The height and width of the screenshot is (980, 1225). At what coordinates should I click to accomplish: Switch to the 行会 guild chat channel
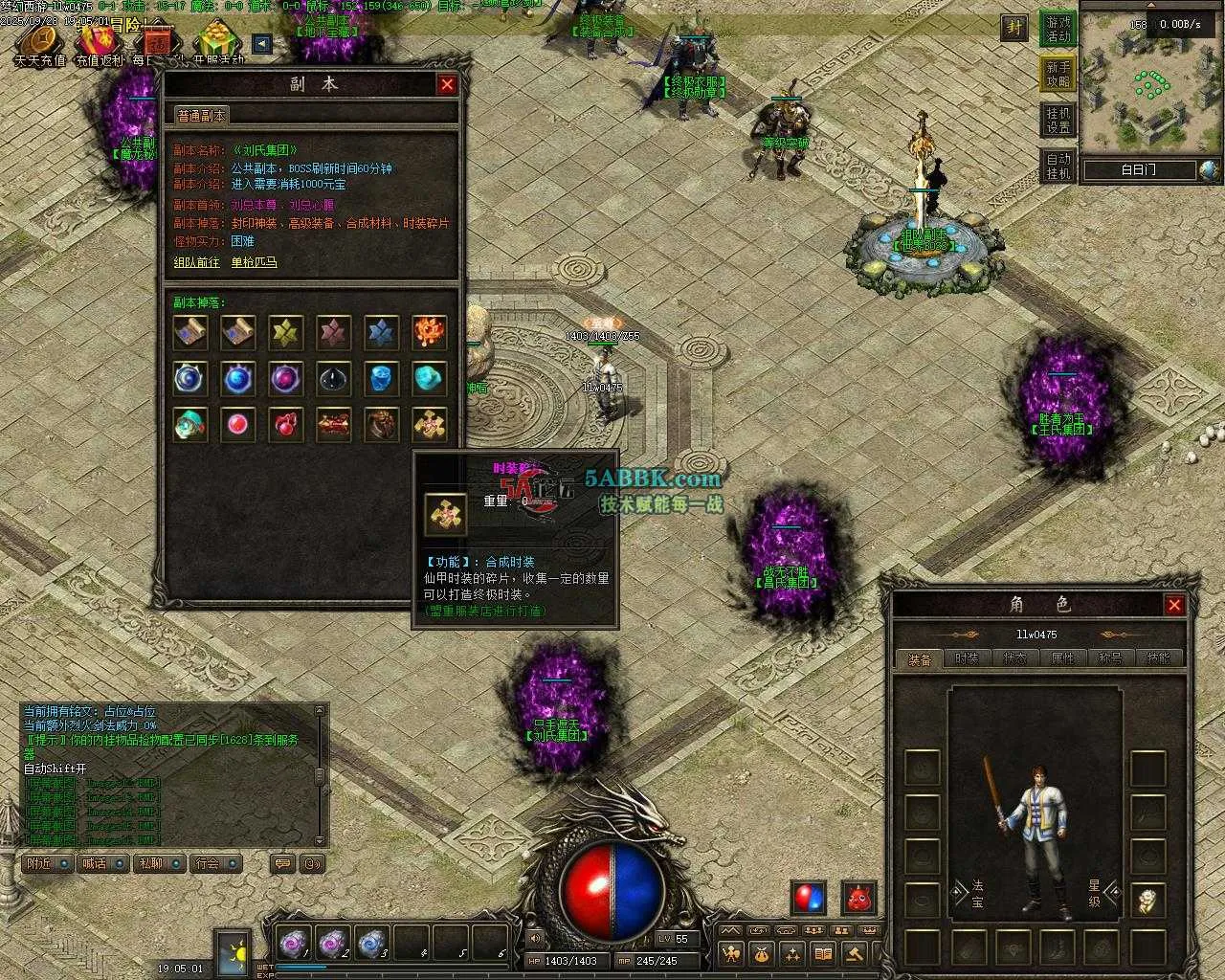[214, 863]
